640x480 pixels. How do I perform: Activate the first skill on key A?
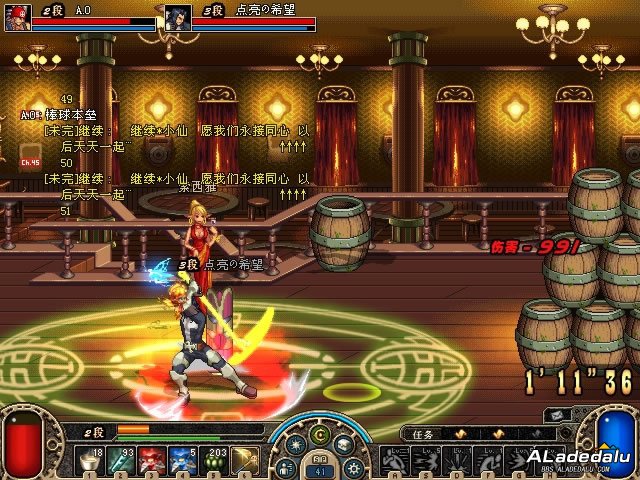click(392, 460)
